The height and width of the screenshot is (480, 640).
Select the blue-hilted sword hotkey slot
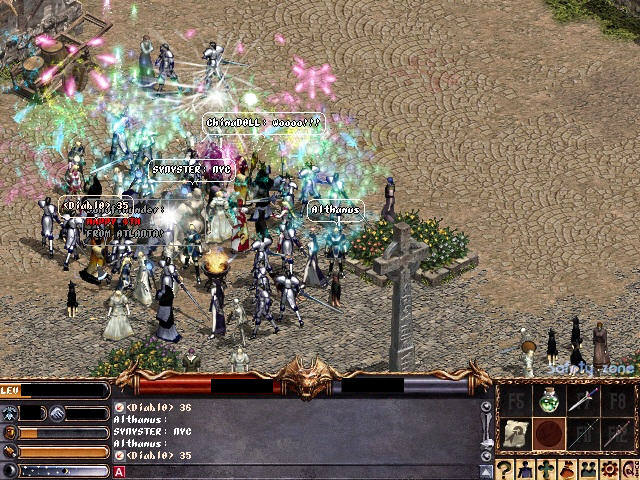(x=582, y=401)
